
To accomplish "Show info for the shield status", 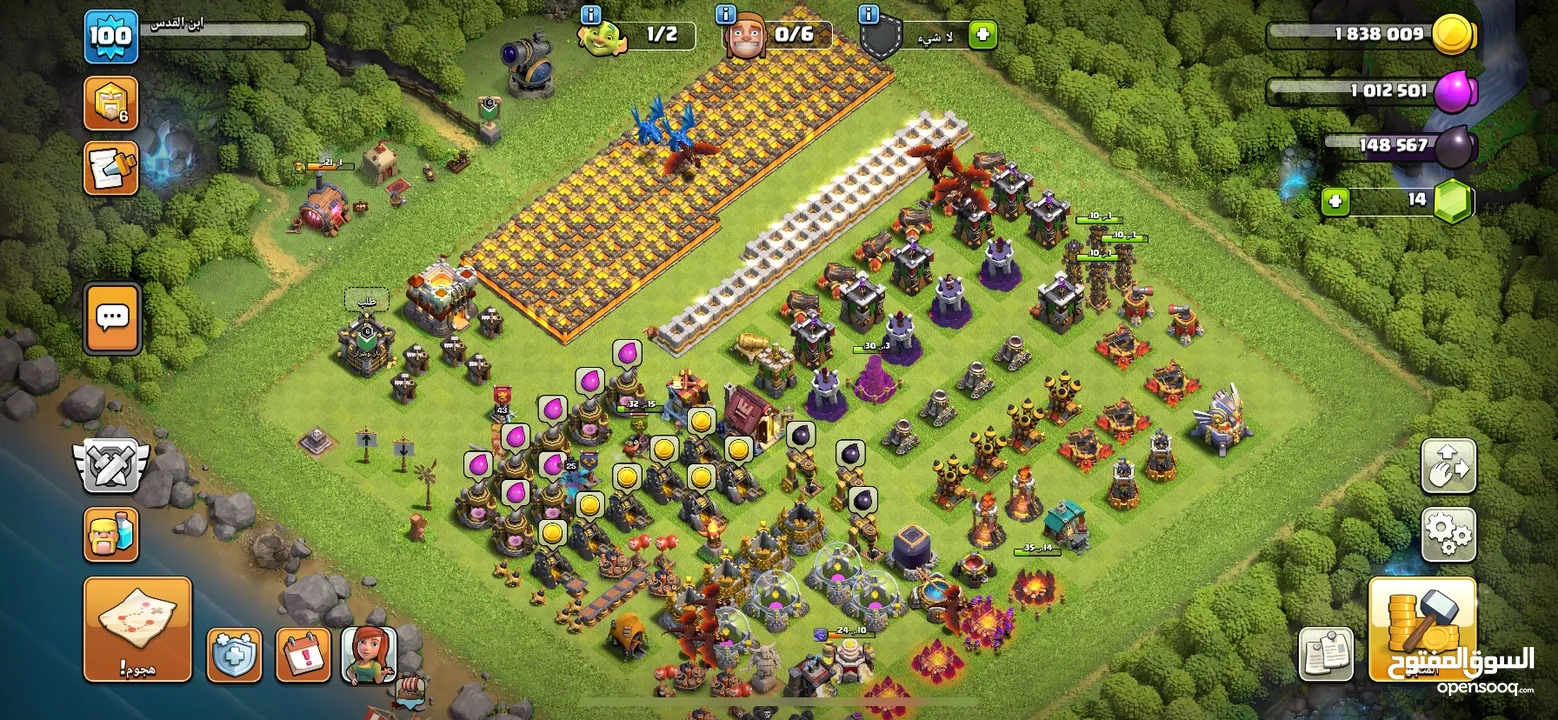I will (x=869, y=15).
